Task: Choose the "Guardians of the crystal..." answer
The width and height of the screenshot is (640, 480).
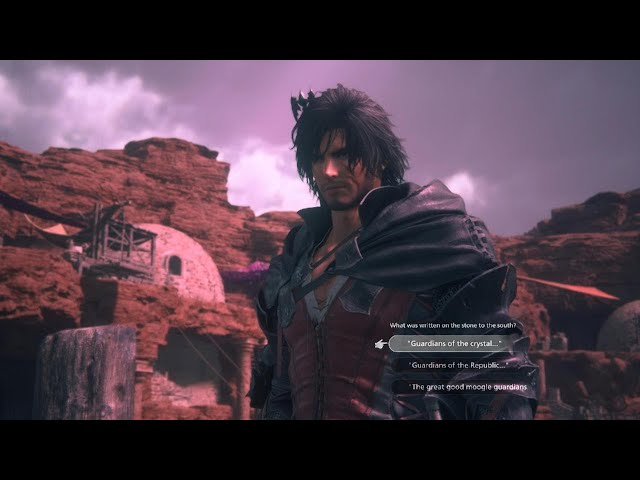Action: (x=450, y=344)
